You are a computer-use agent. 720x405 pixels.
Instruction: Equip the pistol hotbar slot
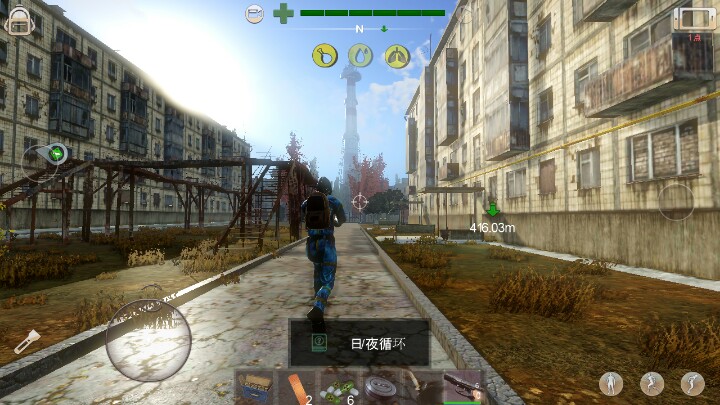coord(462,387)
